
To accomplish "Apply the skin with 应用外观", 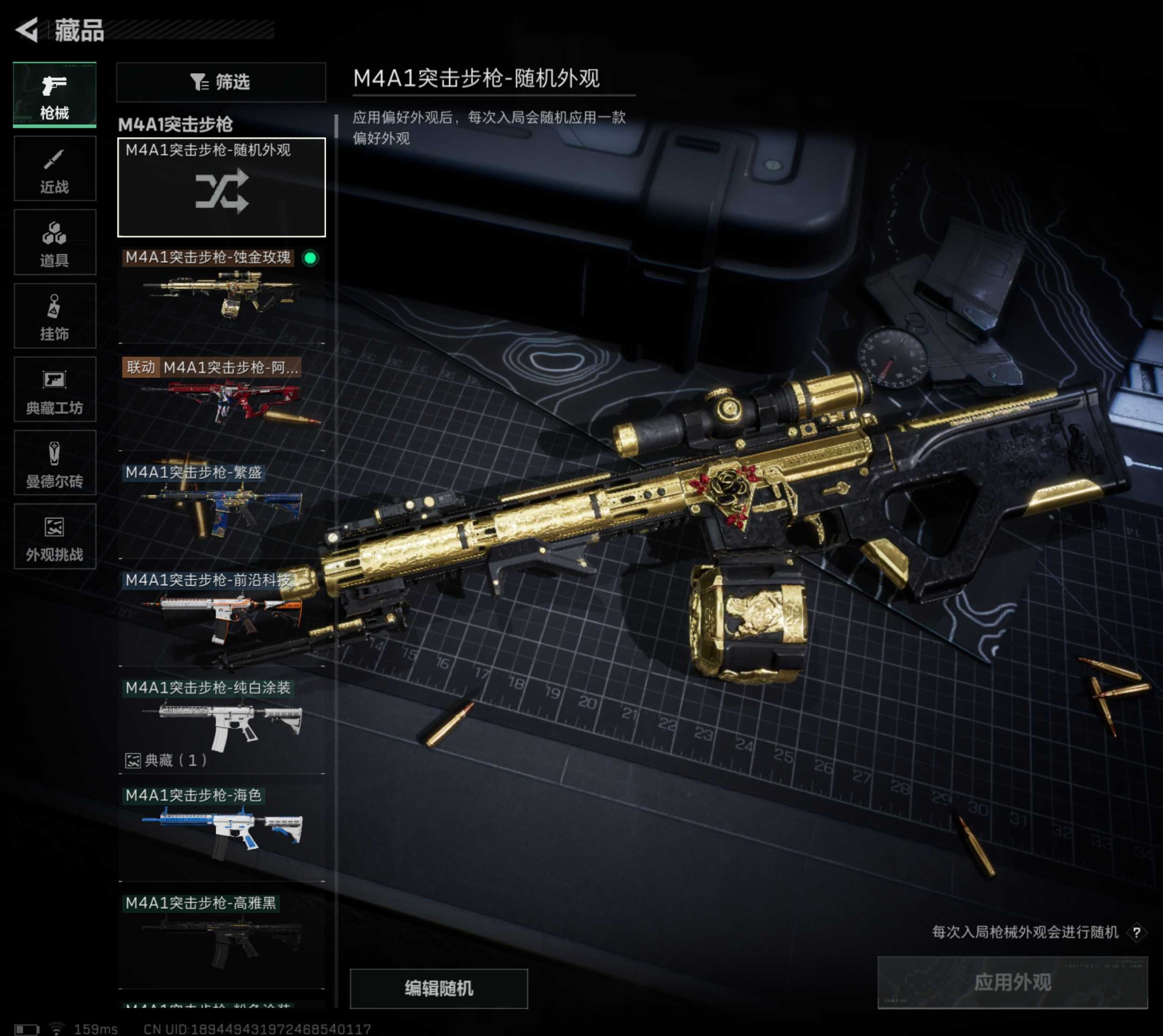I will pyautogui.click(x=1012, y=982).
